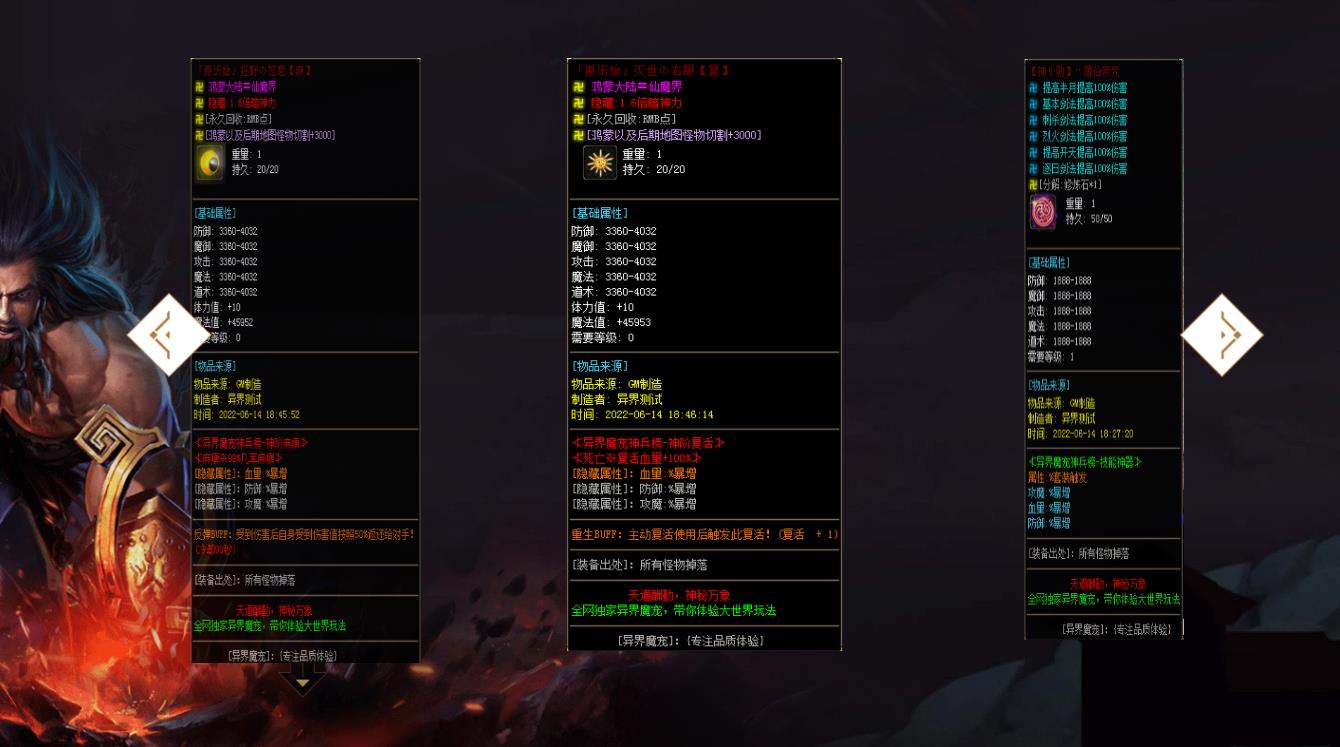Click the sun-shaped item icon in middle tooltip
Viewport: 1340px width, 747px height.
tap(602, 162)
